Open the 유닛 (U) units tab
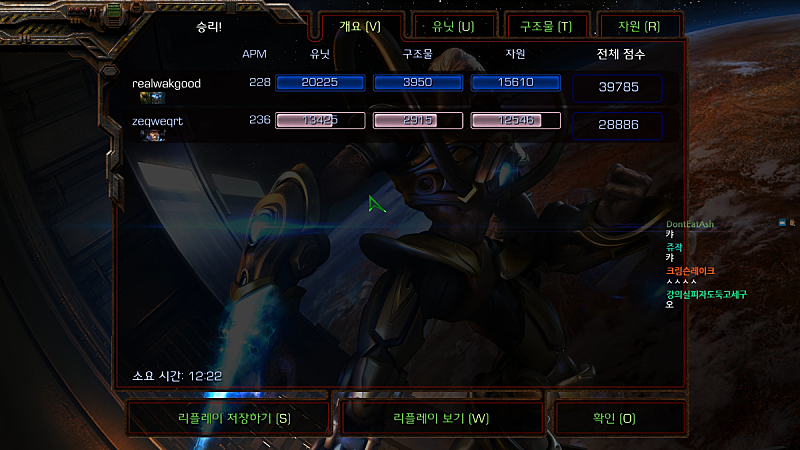Image resolution: width=800 pixels, height=450 pixels. pos(454,26)
